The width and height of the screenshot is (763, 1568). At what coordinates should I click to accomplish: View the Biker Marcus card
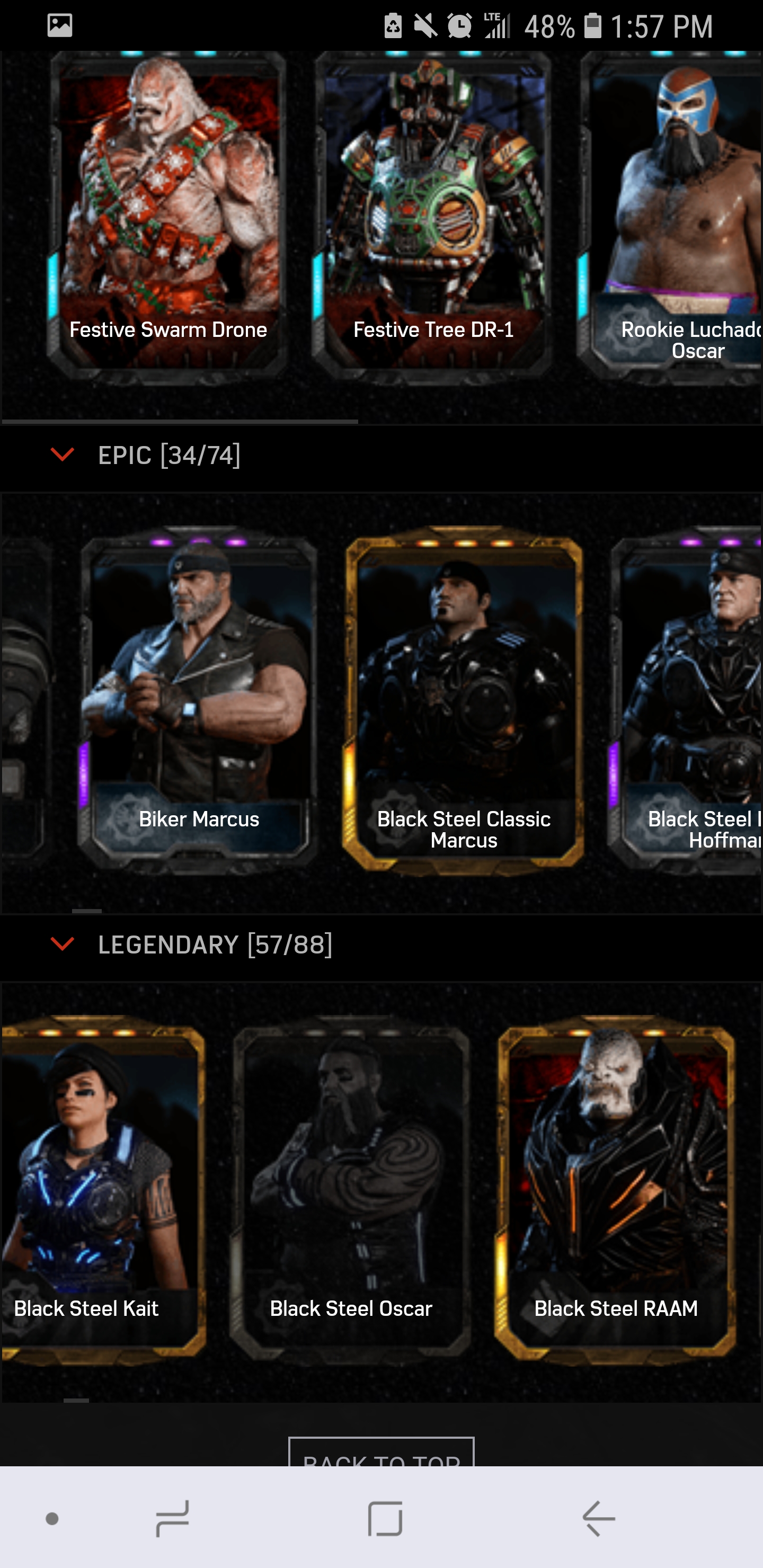pos(199,700)
